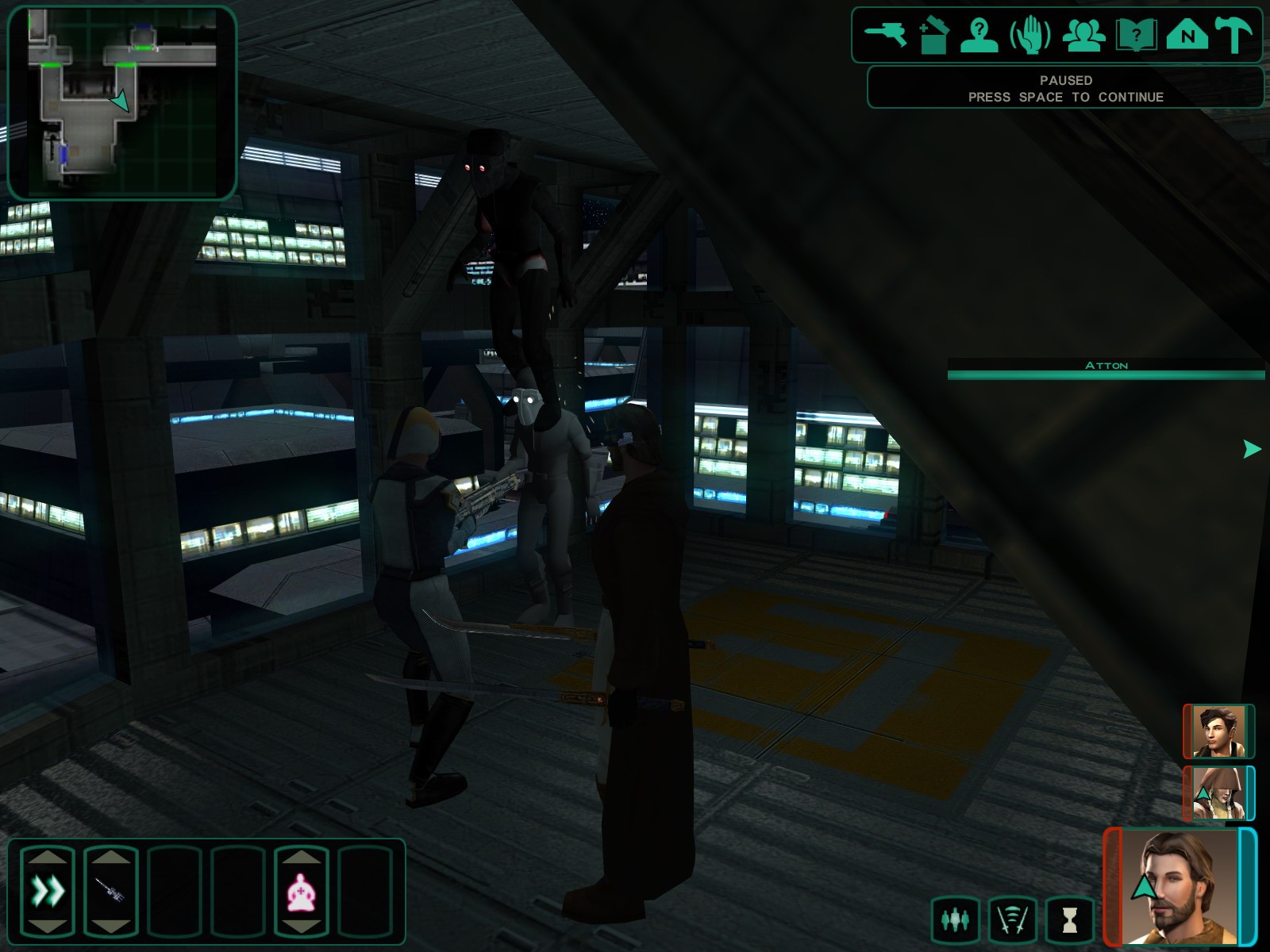Viewport: 1270px width, 952px height.
Task: Toggle the party formation button
Action: click(955, 919)
